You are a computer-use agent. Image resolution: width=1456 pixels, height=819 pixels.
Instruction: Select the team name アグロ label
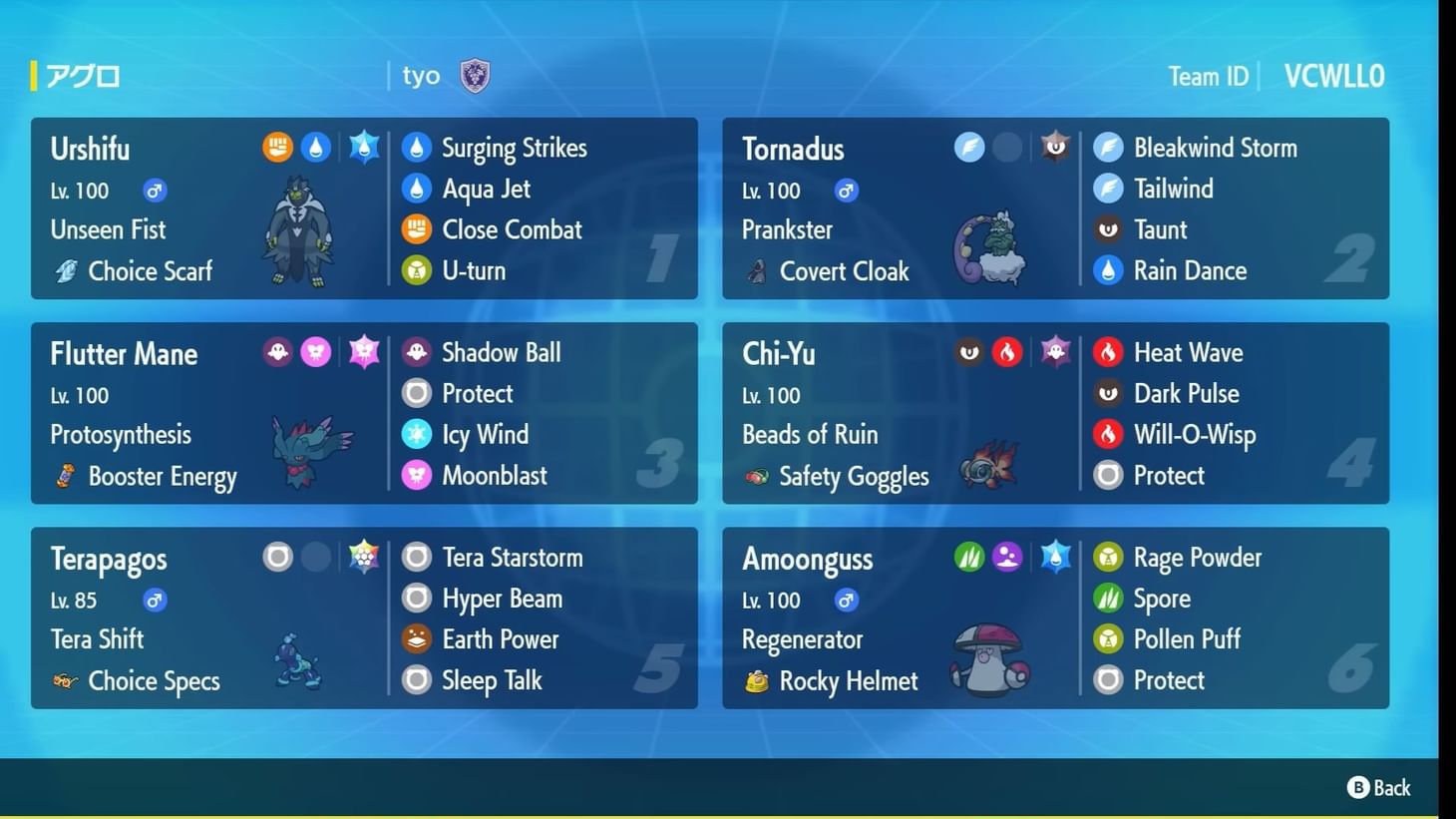point(84,75)
